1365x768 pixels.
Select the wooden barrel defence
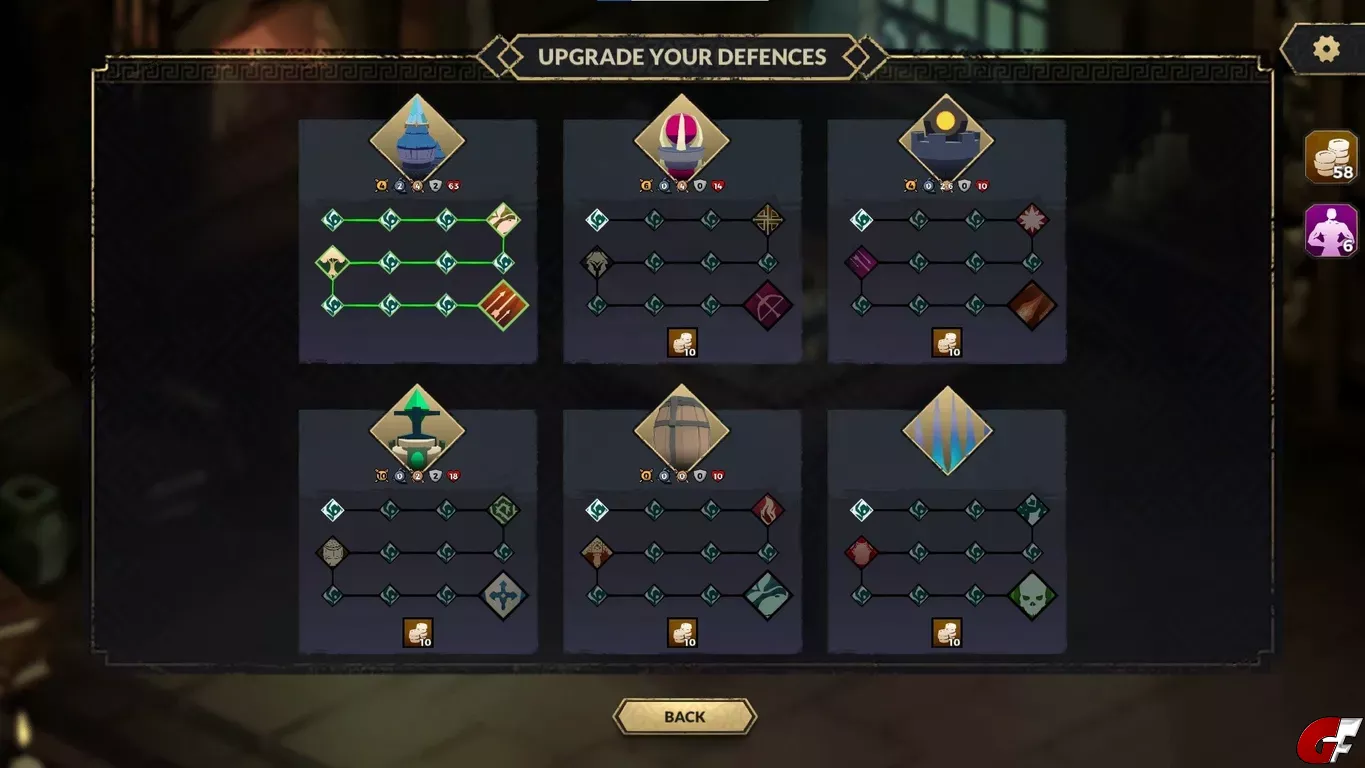[682, 432]
